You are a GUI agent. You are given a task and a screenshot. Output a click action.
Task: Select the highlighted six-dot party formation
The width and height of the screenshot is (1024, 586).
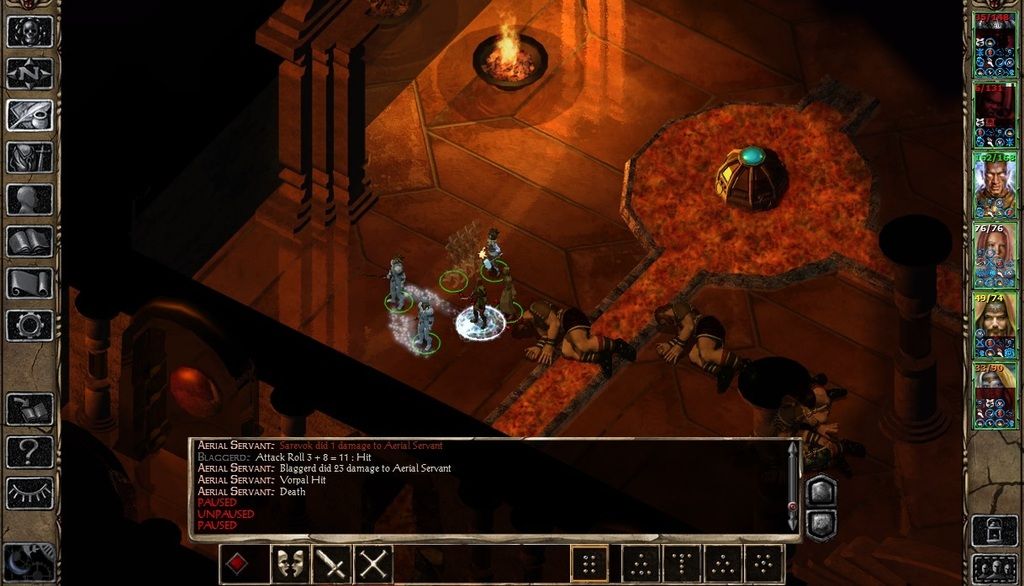590,565
